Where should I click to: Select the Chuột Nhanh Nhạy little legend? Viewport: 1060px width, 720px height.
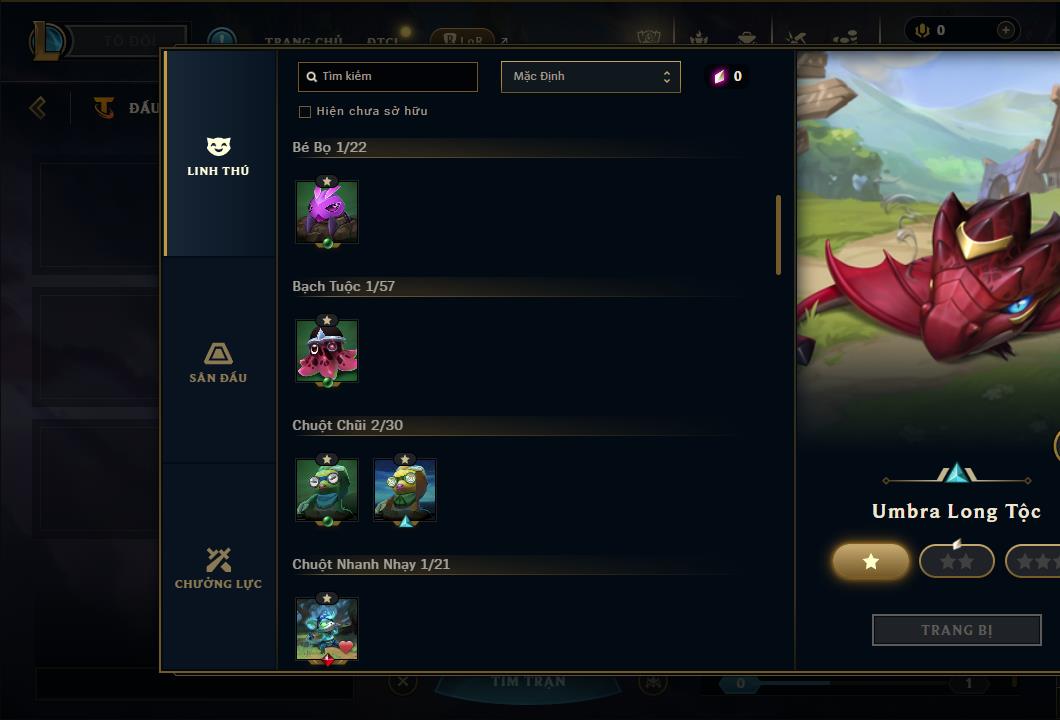(327, 628)
